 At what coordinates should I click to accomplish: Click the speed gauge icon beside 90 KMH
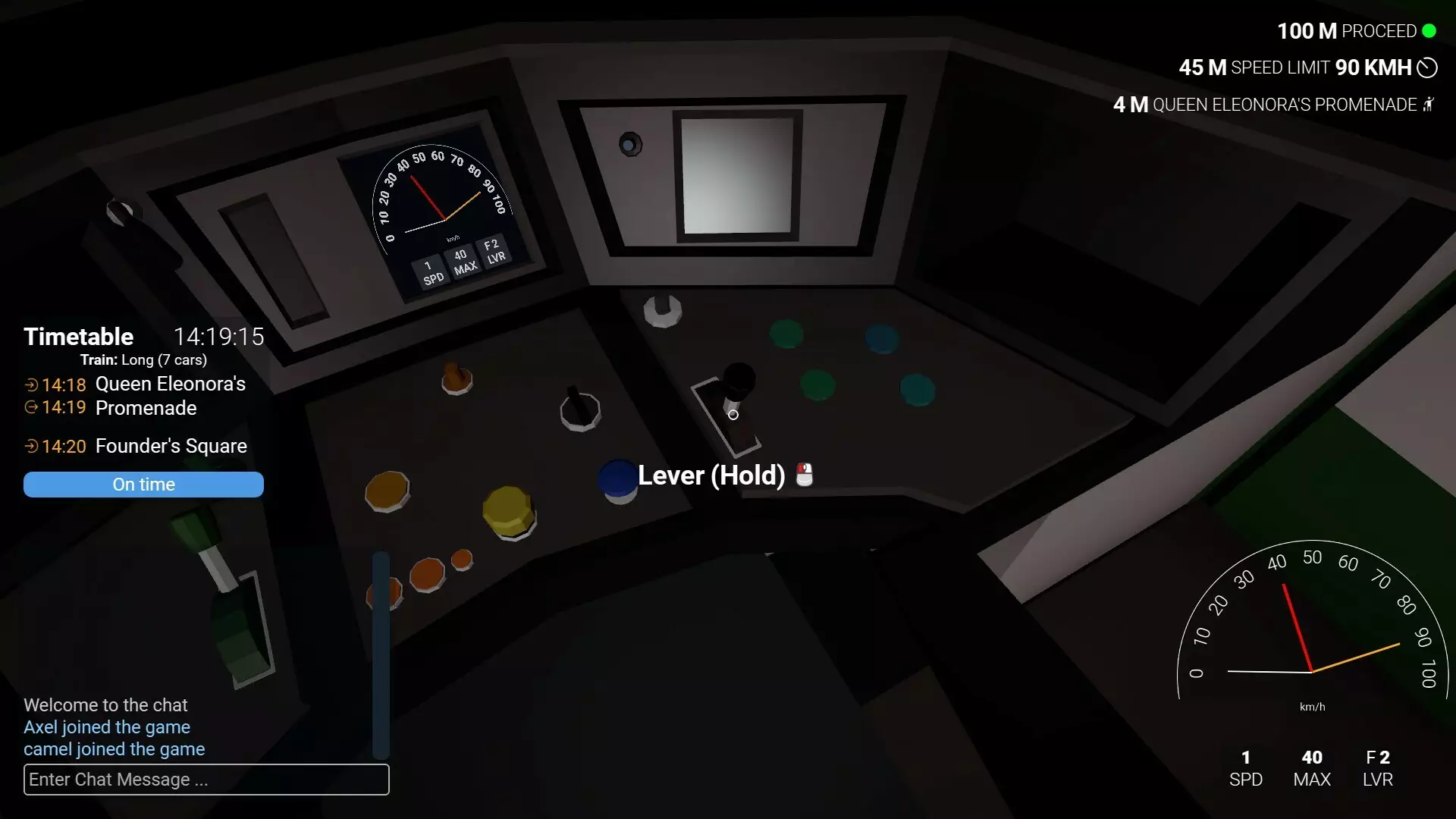click(1428, 67)
